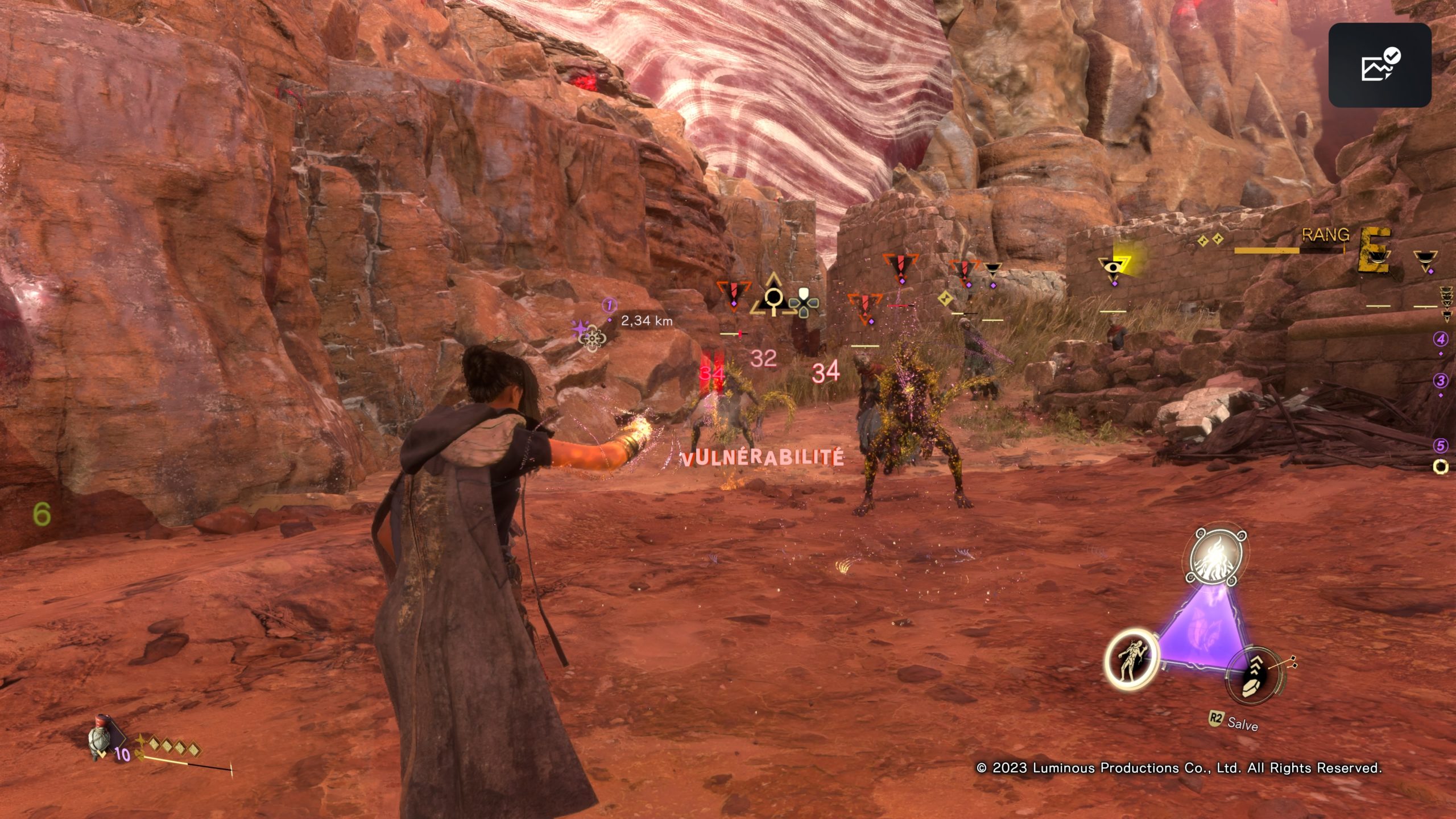This screenshot has height=819, width=1456.
Task: Open the screenshot saved notification
Action: coord(1380,65)
